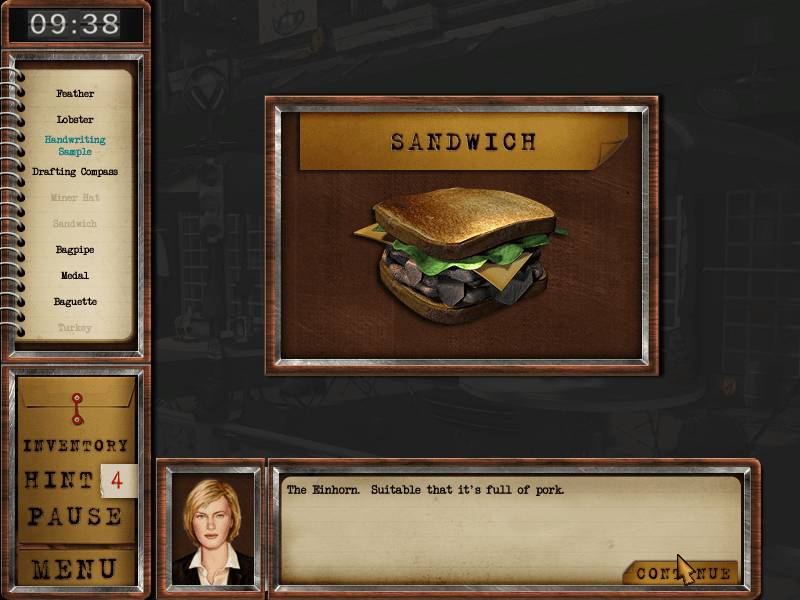Choose Baguette from the item list
Viewport: 800px width, 600px height.
coord(75,302)
